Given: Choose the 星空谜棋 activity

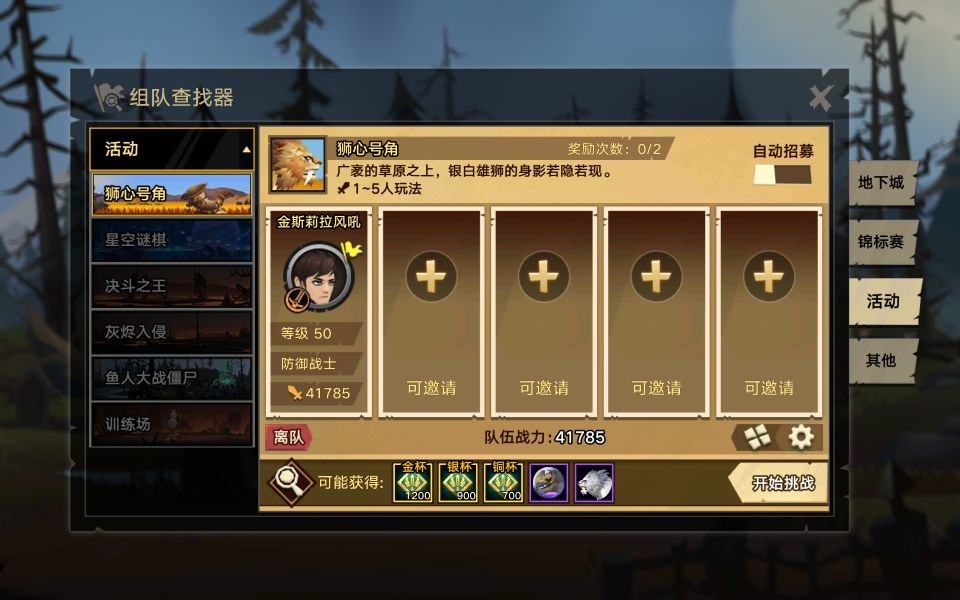Looking at the screenshot, I should [171, 240].
